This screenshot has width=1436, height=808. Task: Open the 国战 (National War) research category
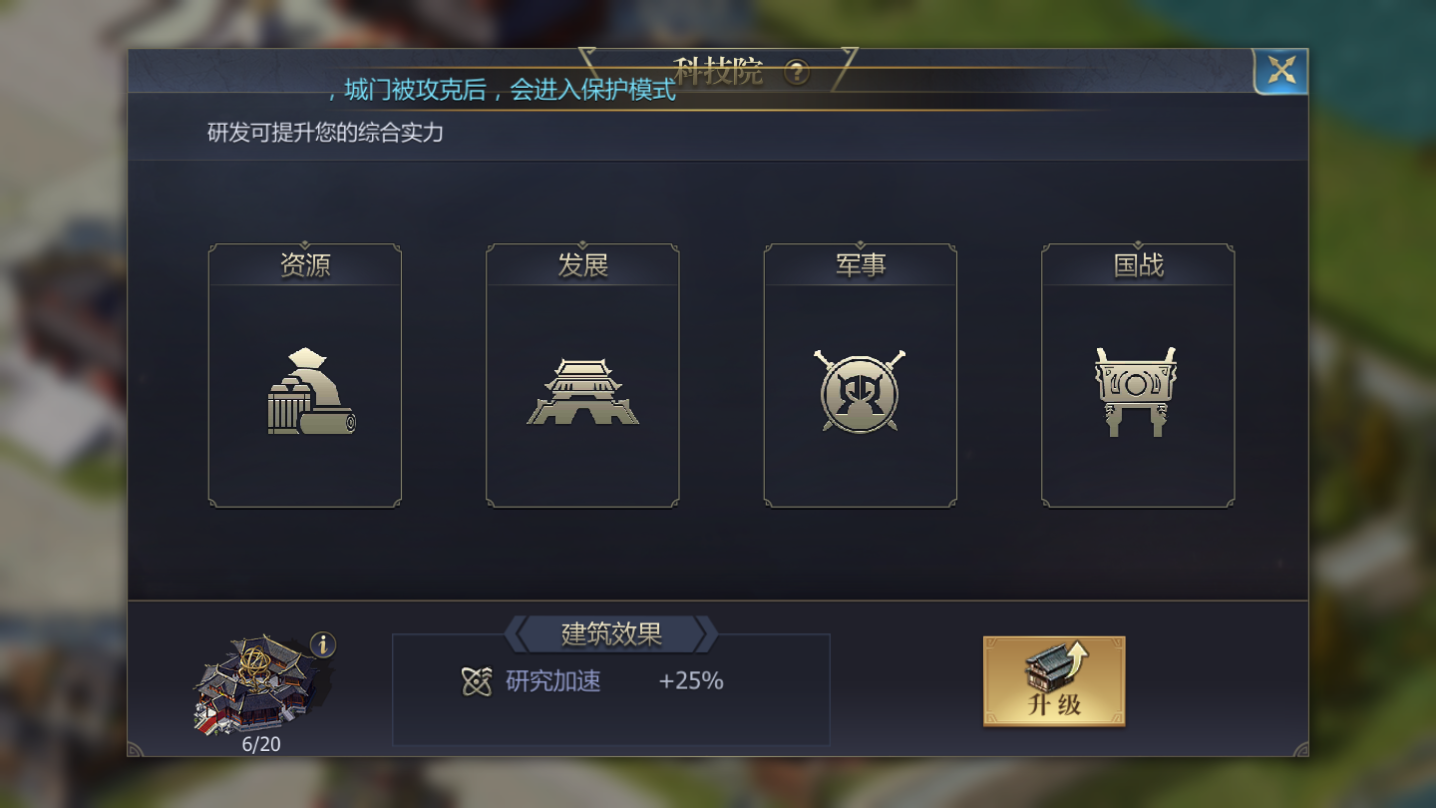coord(1137,374)
